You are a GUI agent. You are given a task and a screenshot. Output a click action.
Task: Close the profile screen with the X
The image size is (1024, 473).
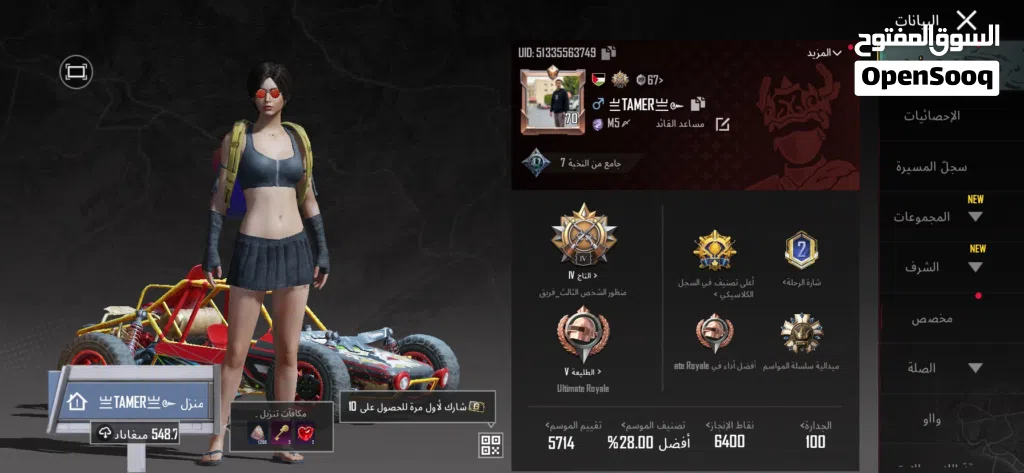966,19
